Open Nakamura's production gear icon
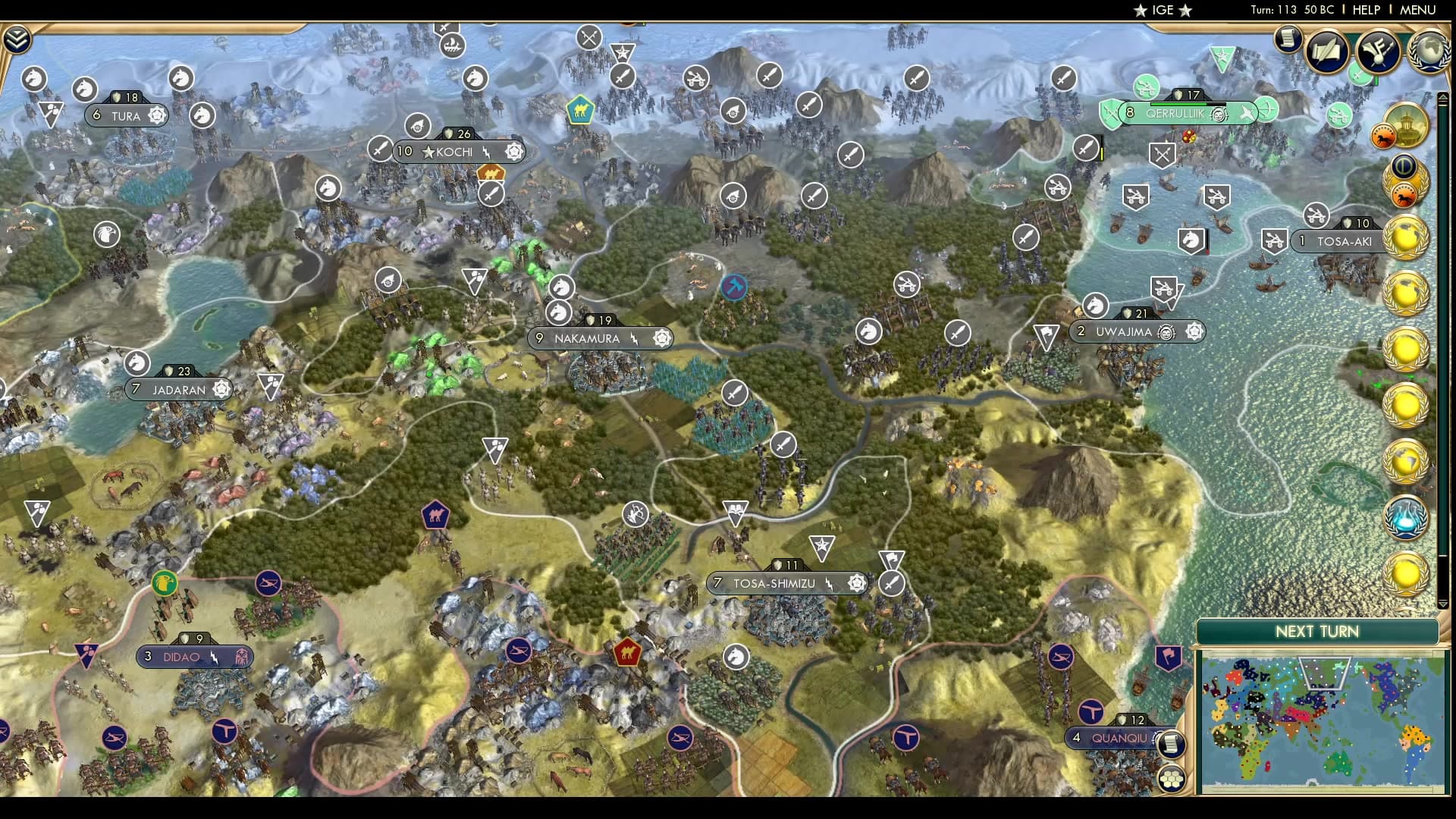The height and width of the screenshot is (819, 1456). click(661, 338)
